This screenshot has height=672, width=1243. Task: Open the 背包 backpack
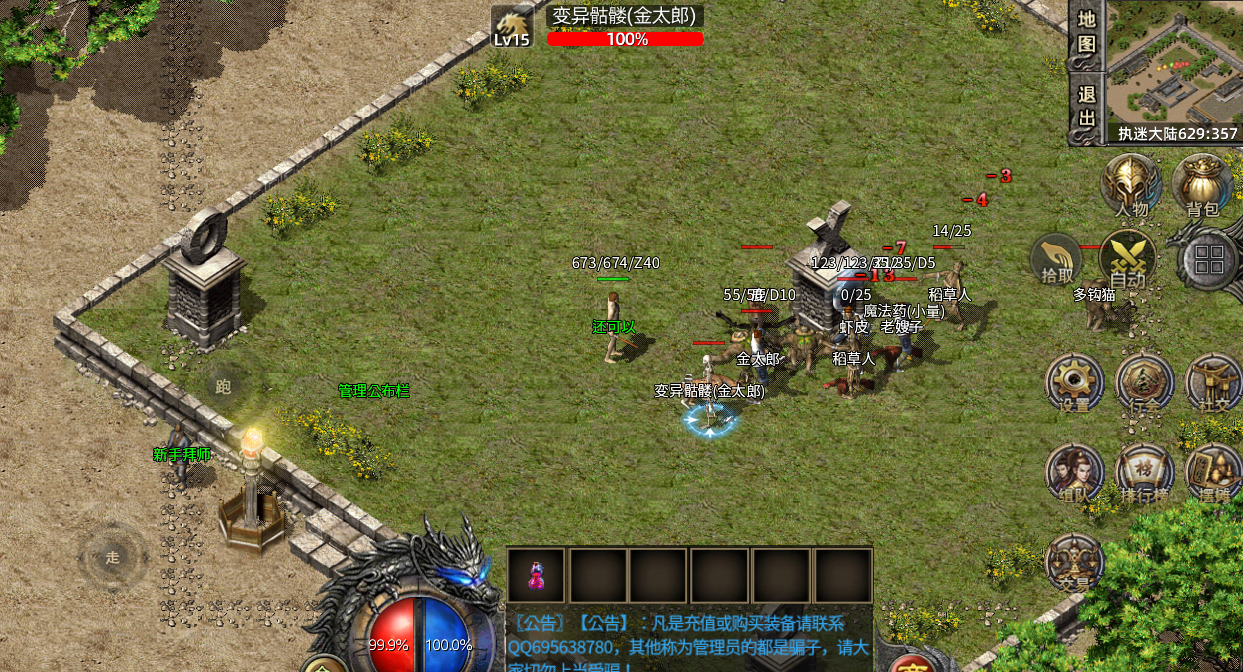[1202, 185]
